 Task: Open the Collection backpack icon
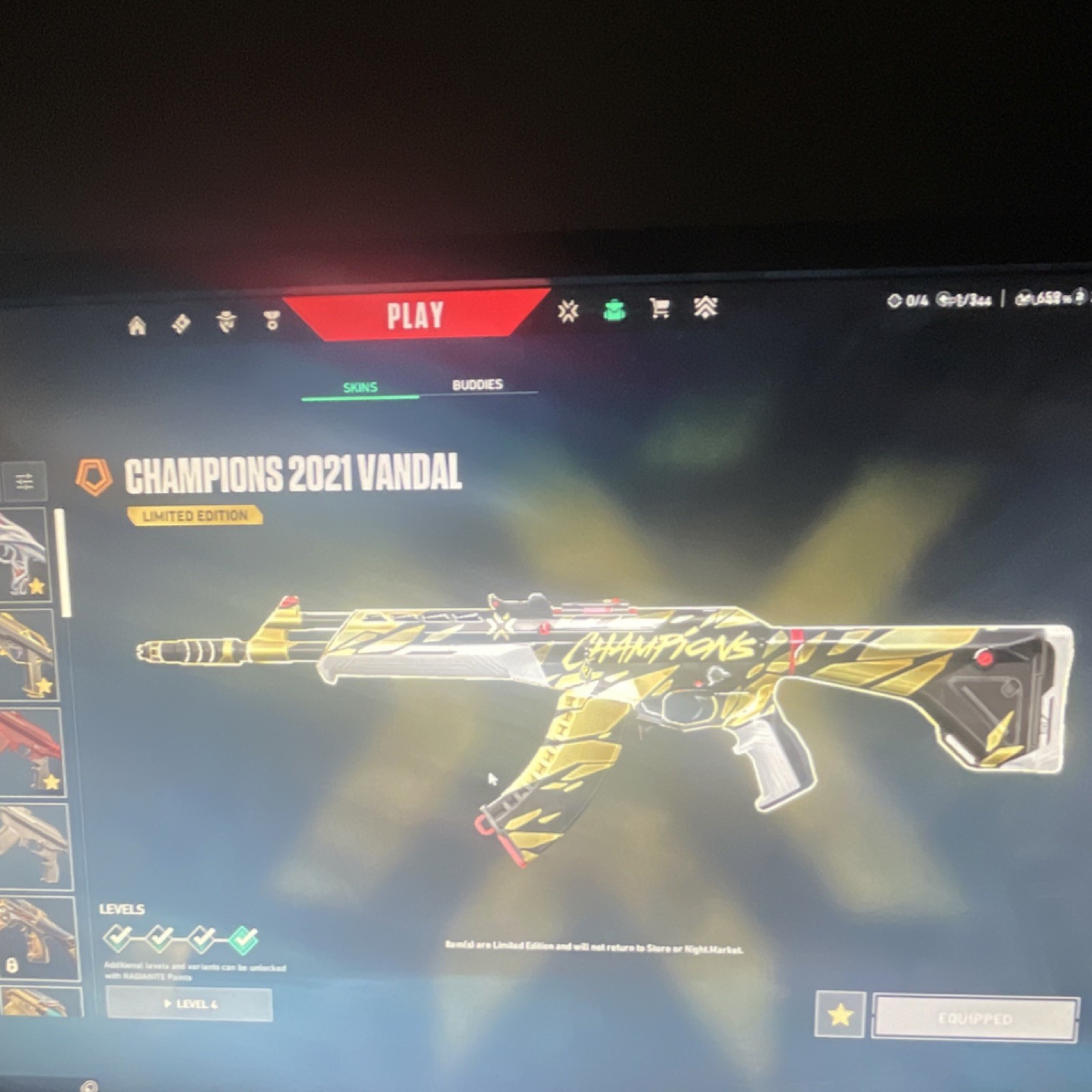(616, 311)
